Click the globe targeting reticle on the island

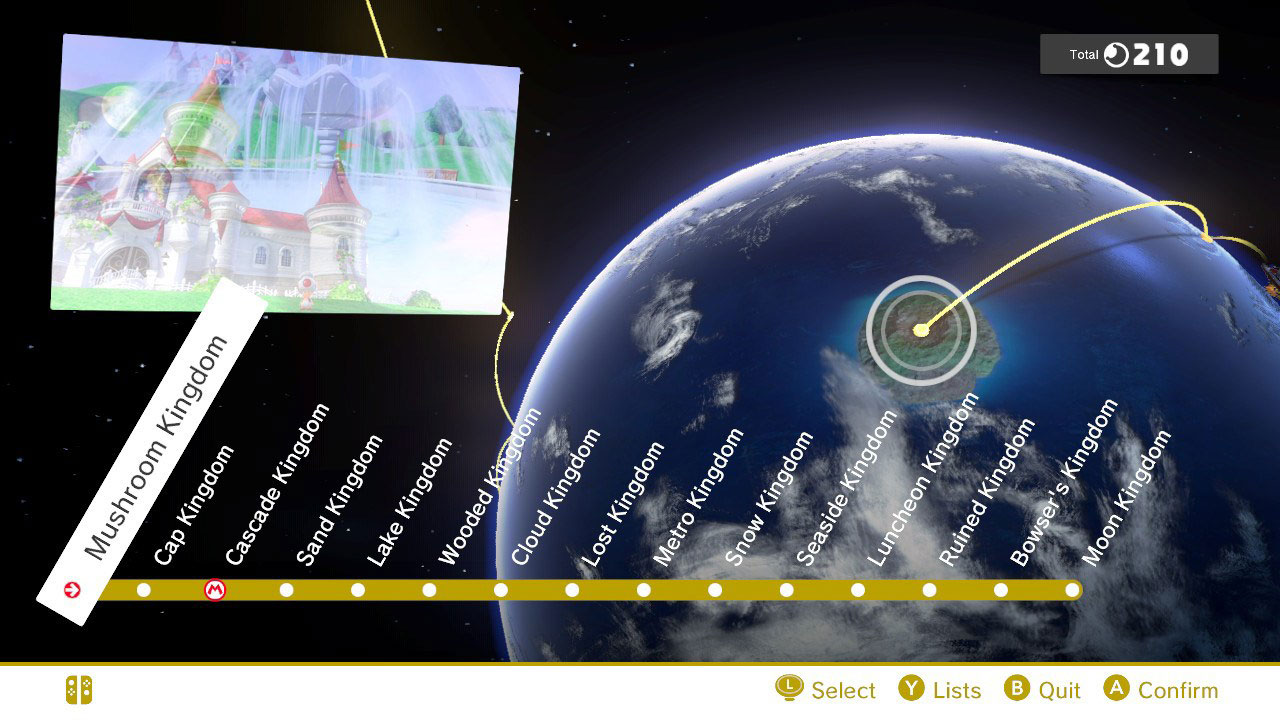coord(920,330)
